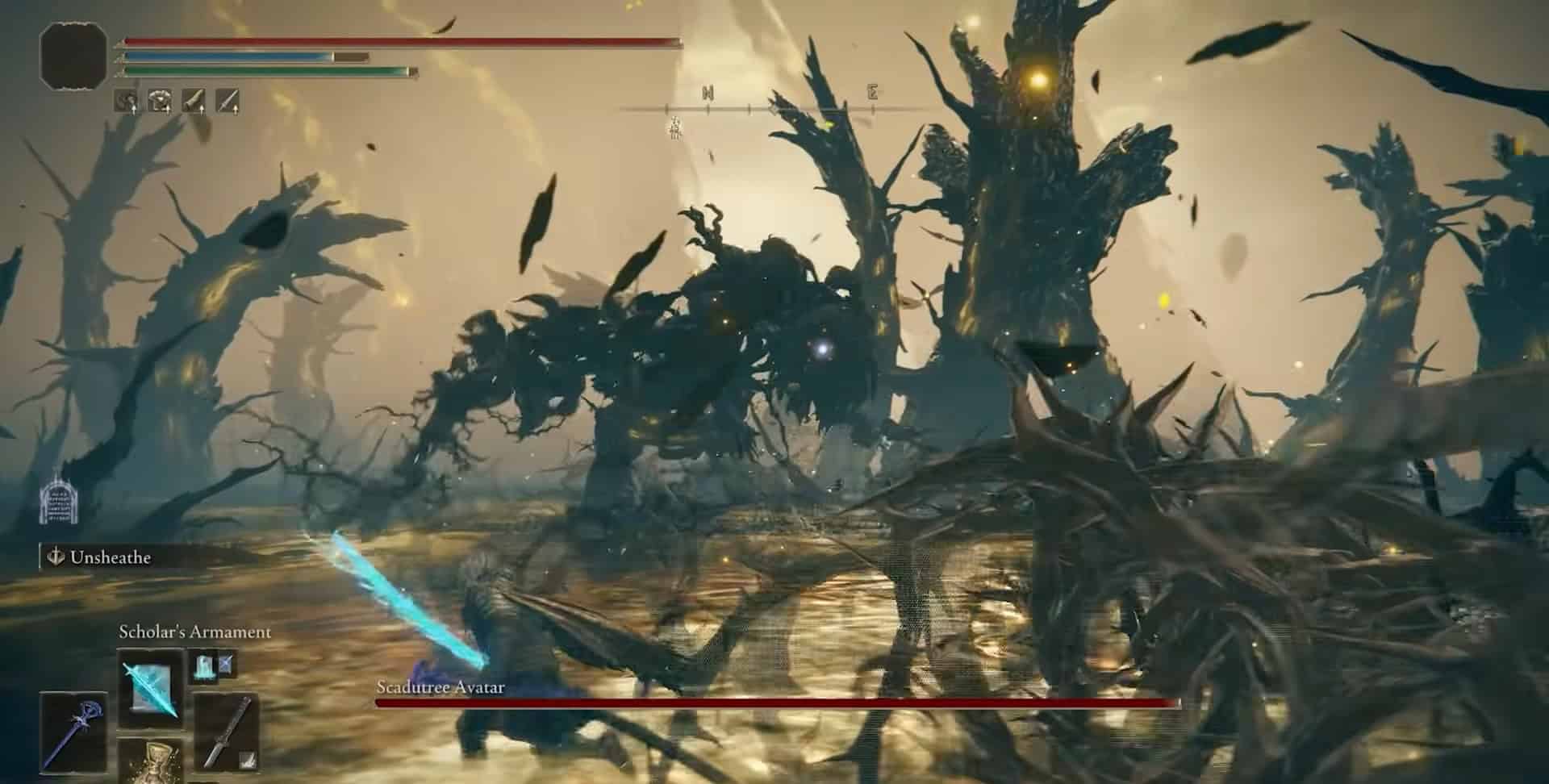Viewport: 1549px width, 784px height.
Task: Select the katana right-hand weapon slot
Action: (225, 730)
